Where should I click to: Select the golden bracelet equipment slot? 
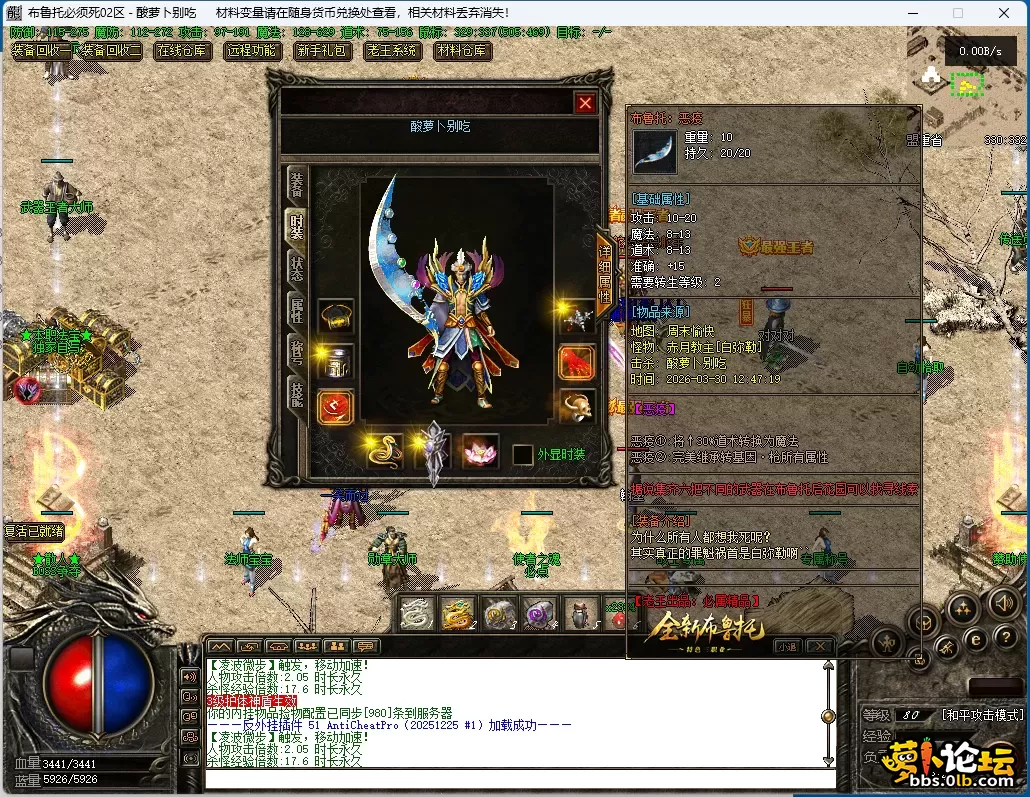tap(336, 316)
